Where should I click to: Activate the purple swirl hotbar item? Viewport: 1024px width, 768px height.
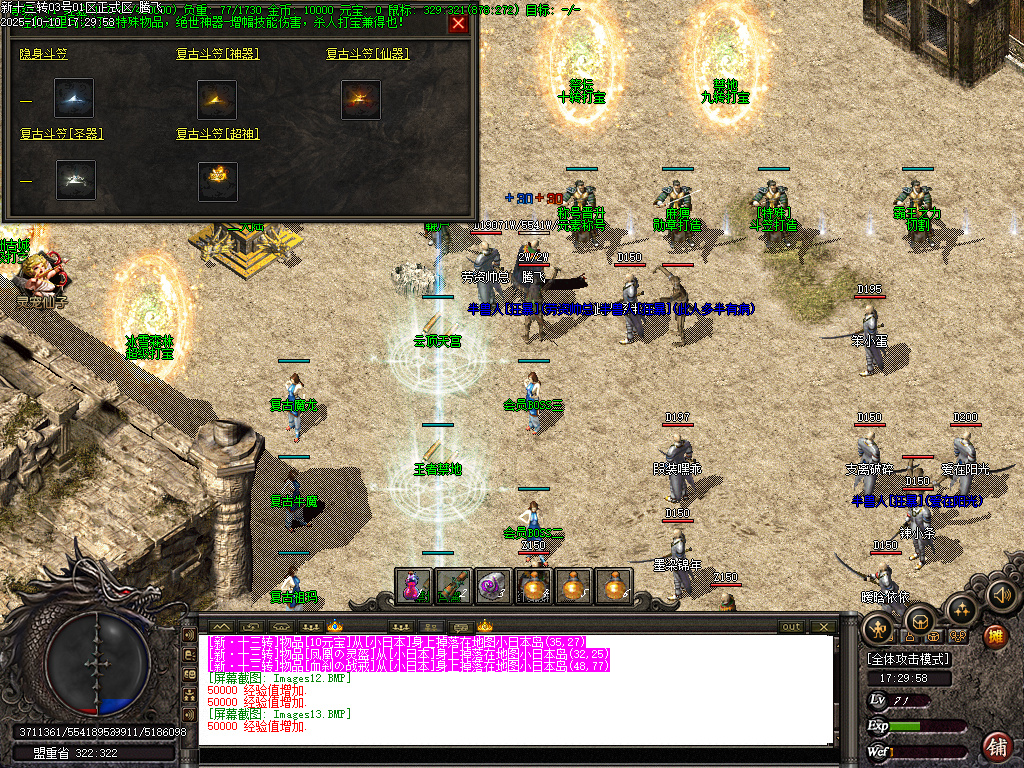pyautogui.click(x=494, y=586)
